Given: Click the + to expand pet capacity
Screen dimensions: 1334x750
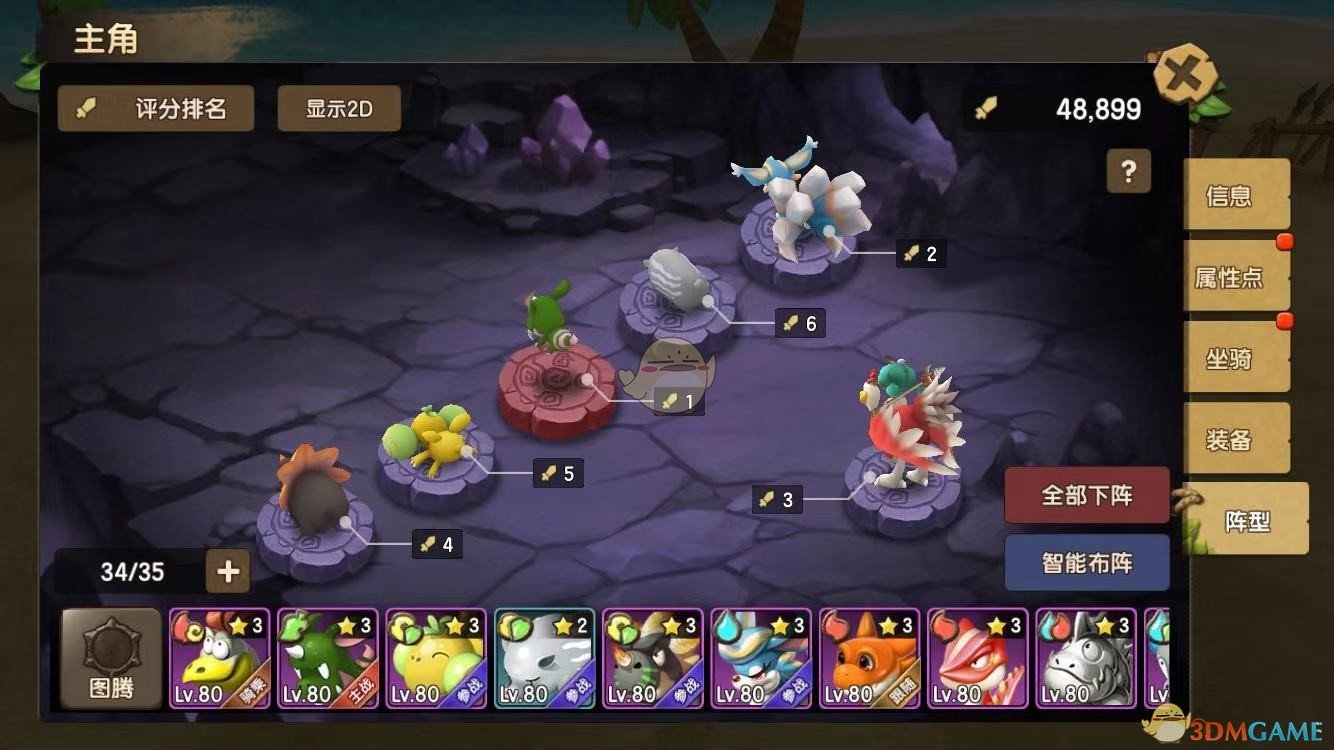Looking at the screenshot, I should [228, 571].
